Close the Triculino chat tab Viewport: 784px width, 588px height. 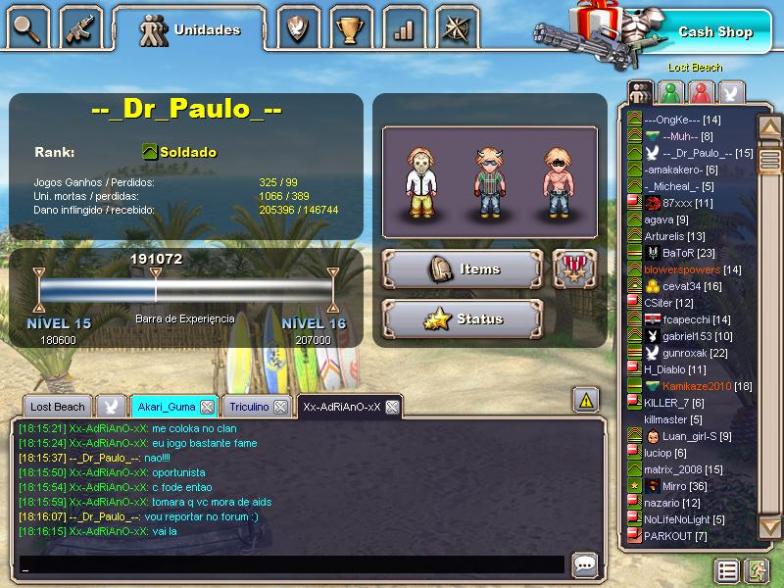pyautogui.click(x=281, y=407)
